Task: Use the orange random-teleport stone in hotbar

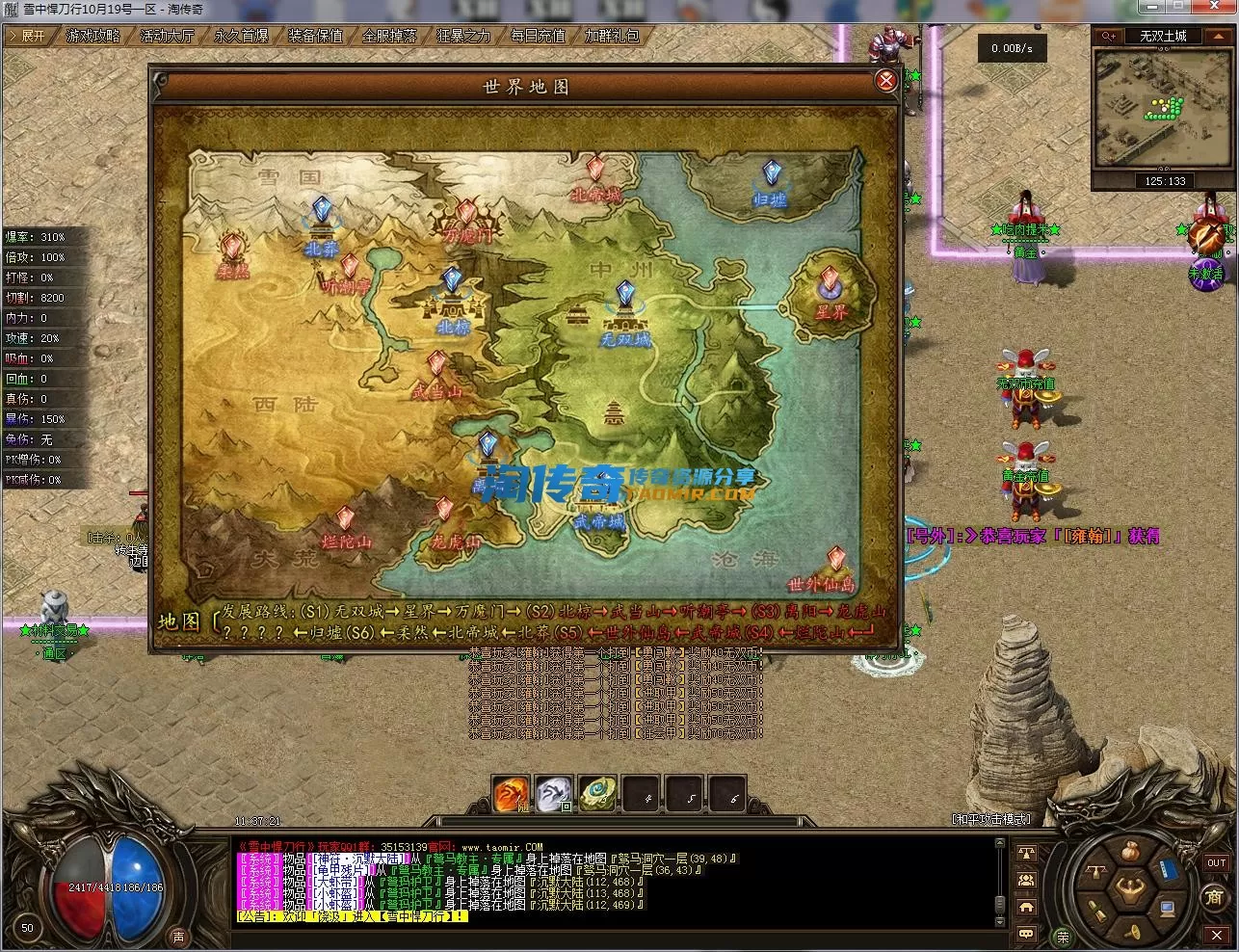Action: click(x=511, y=794)
